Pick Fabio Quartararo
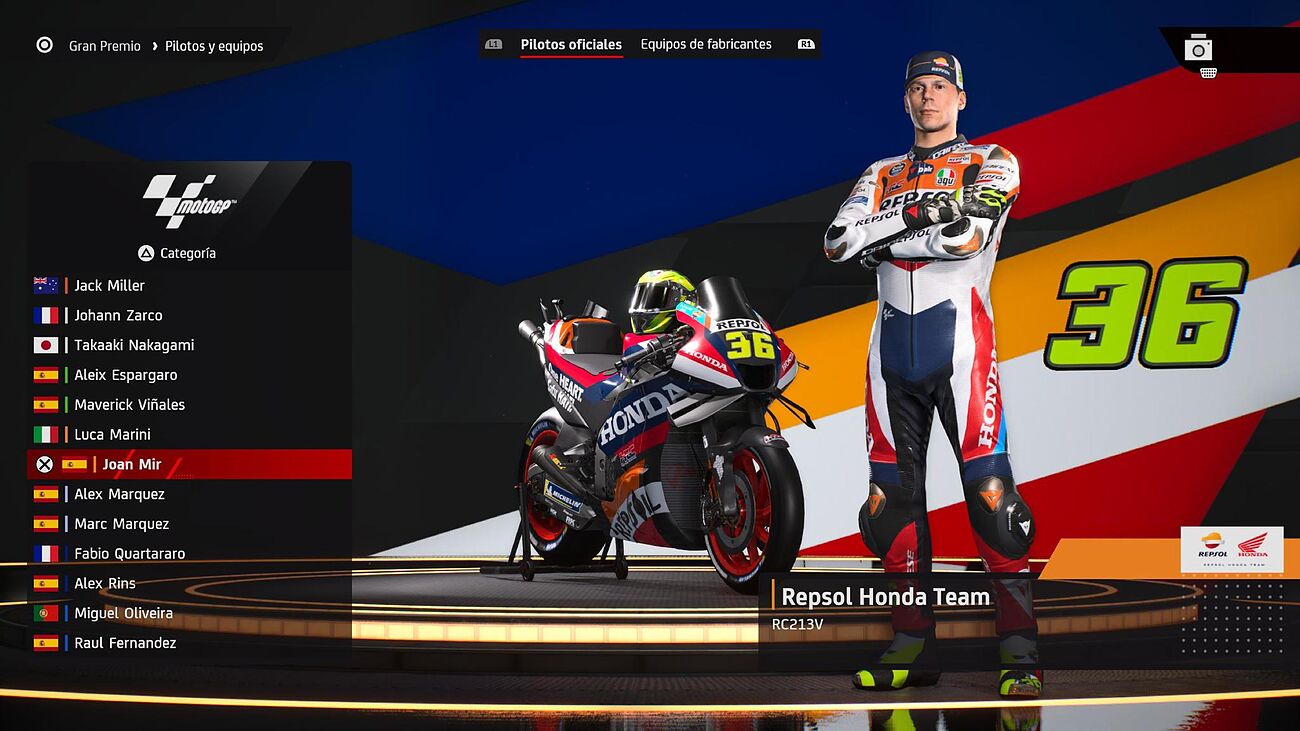This screenshot has height=731, width=1300. [129, 554]
